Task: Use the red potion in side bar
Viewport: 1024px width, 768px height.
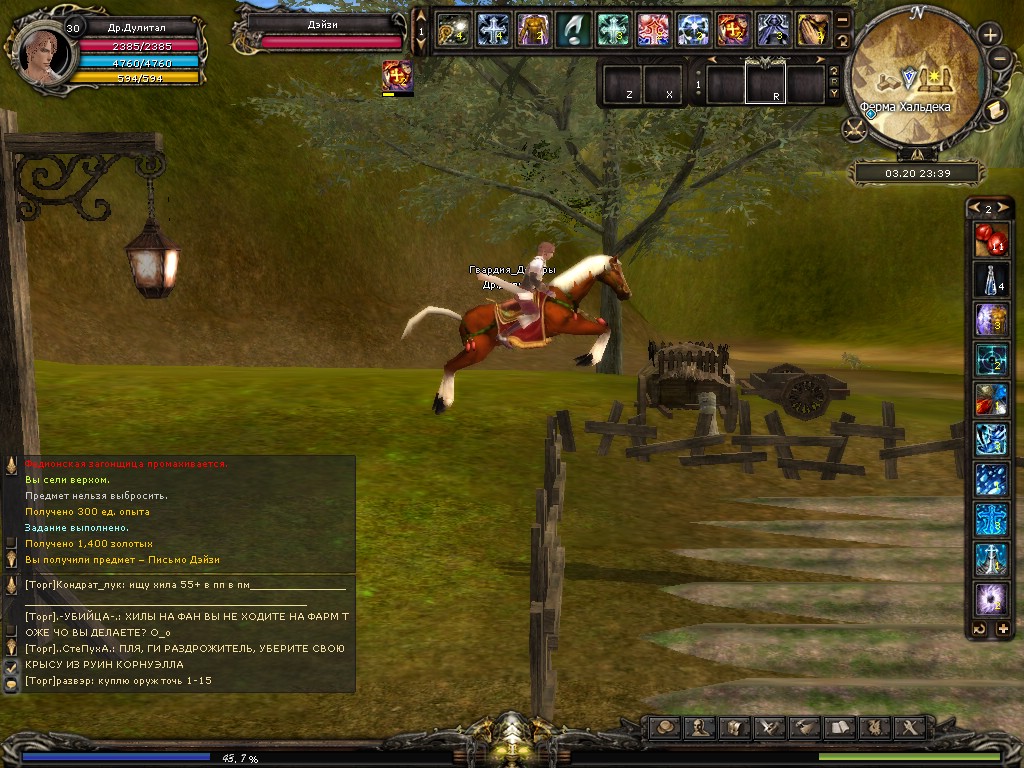Action: point(990,241)
